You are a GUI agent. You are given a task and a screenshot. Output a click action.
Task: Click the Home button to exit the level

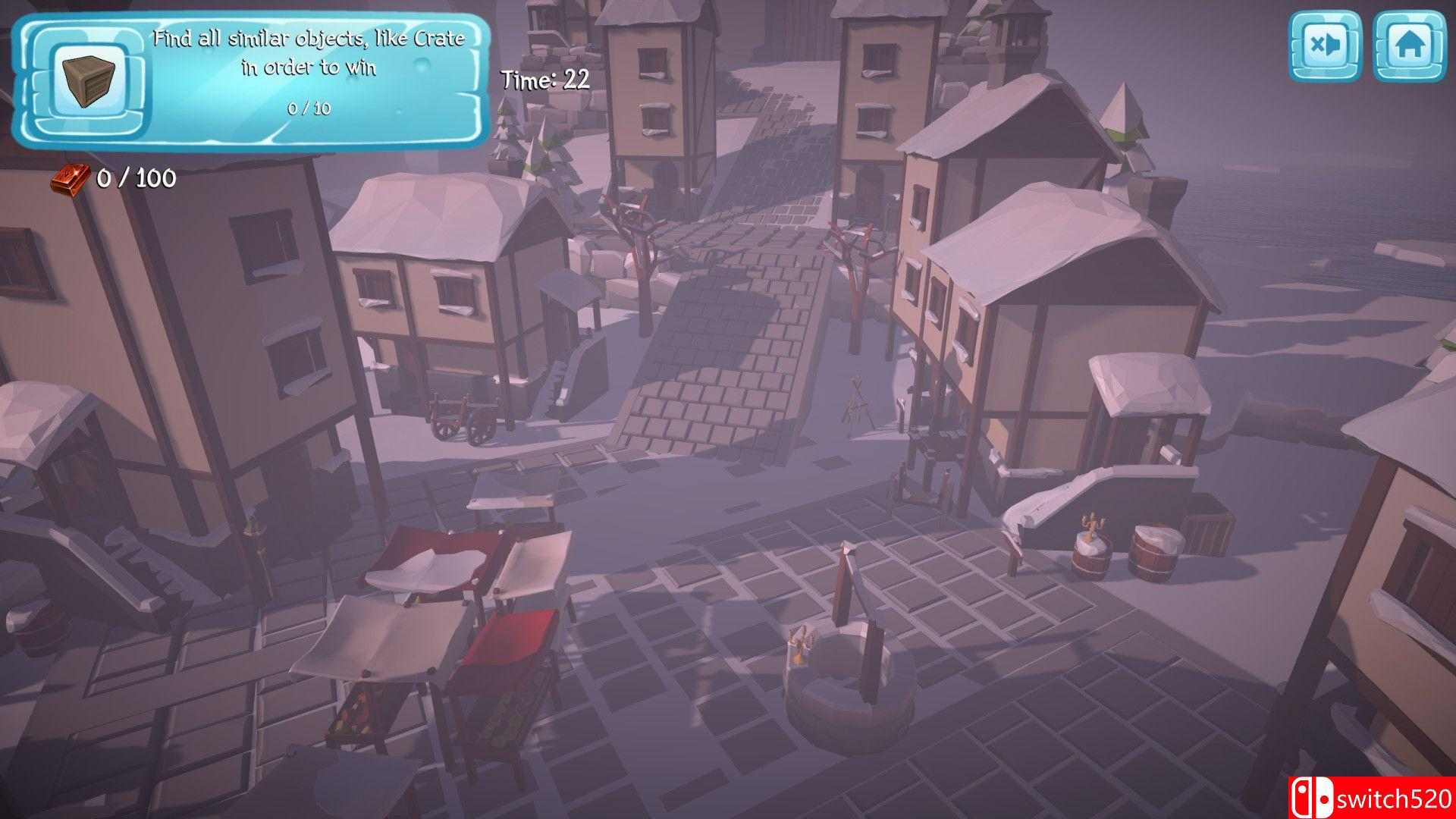click(1411, 45)
